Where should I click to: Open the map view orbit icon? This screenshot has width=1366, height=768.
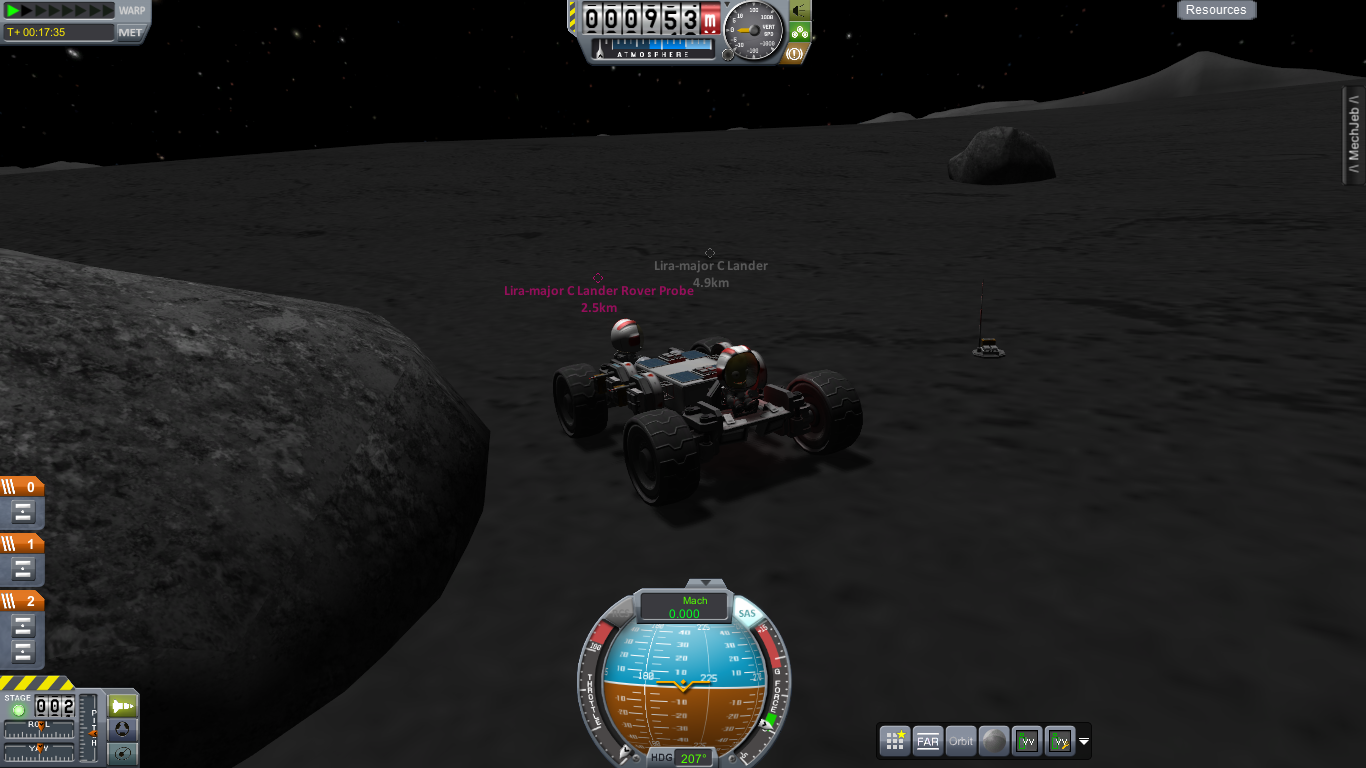pos(123,753)
